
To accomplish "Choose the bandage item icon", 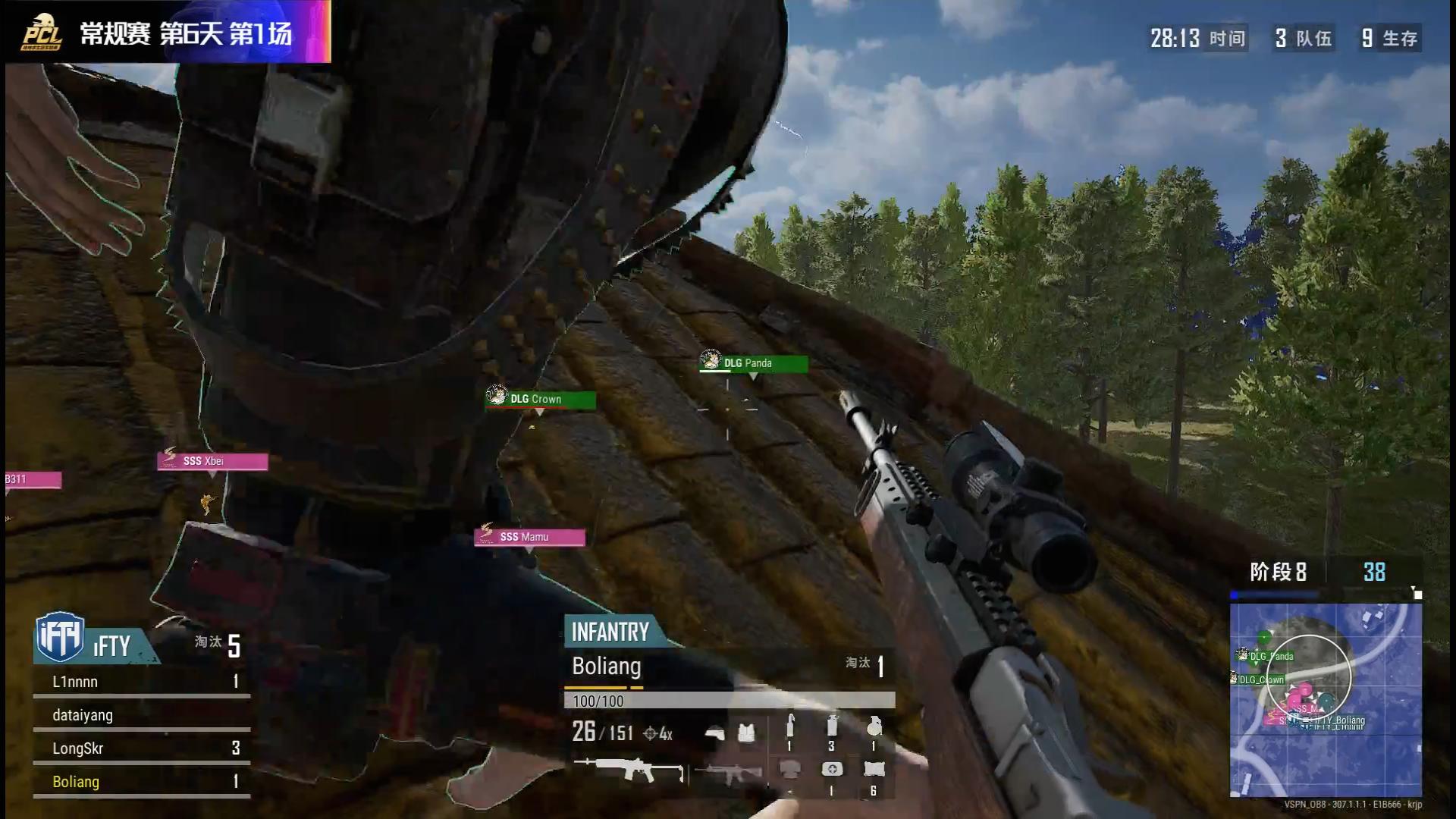I will coord(874,770).
